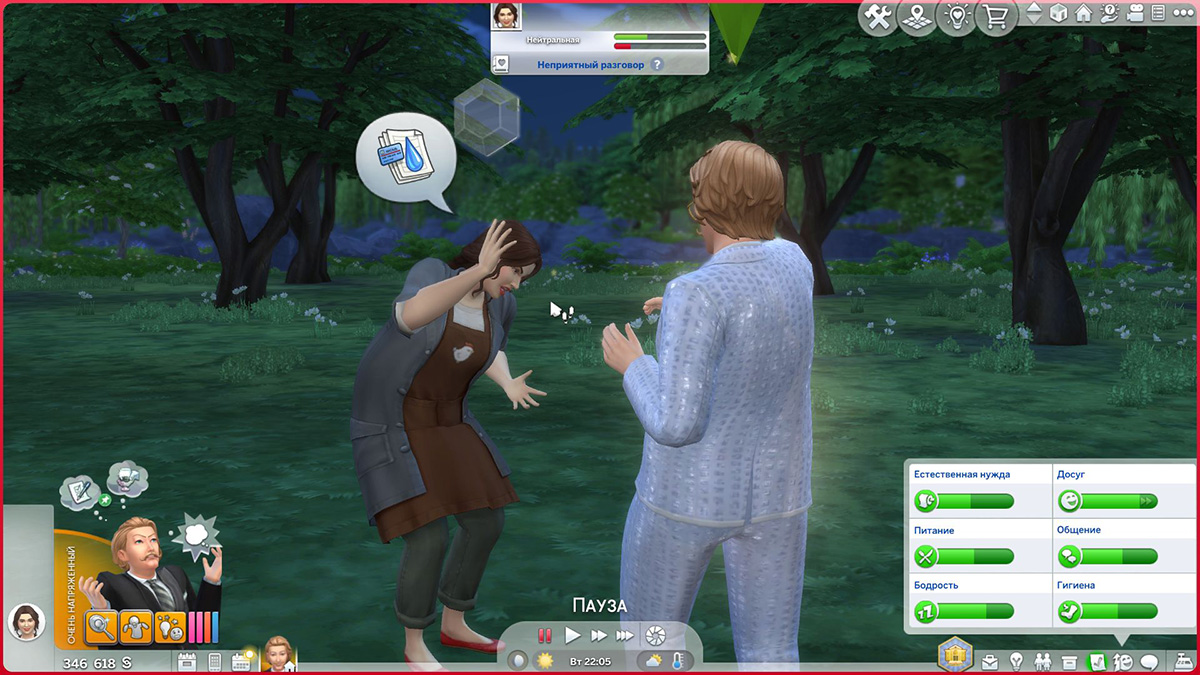Click the house icon in the top toolbar
Image resolution: width=1200 pixels, height=675 pixels.
click(x=1083, y=14)
